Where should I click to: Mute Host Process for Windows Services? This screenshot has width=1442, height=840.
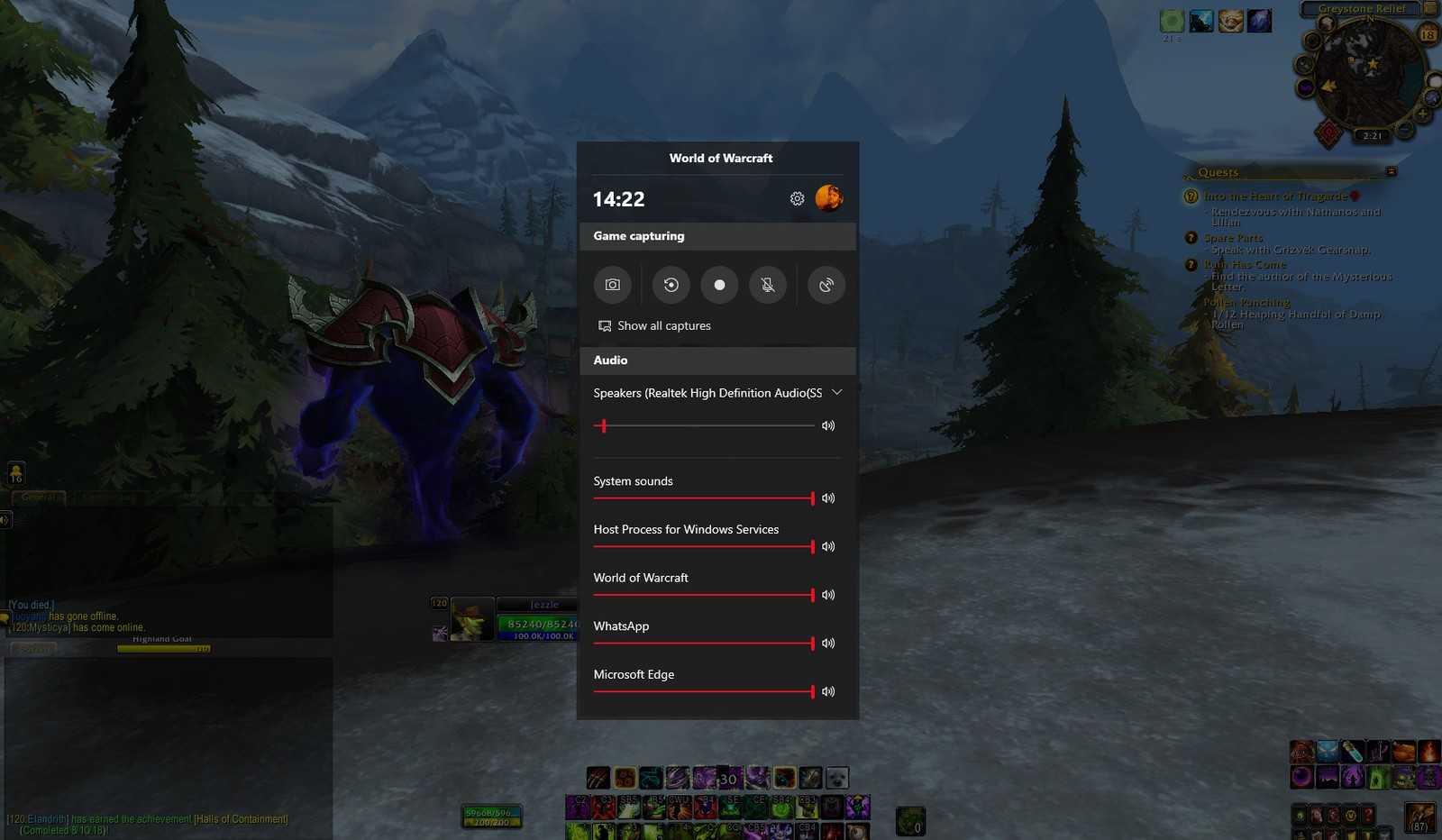point(828,547)
